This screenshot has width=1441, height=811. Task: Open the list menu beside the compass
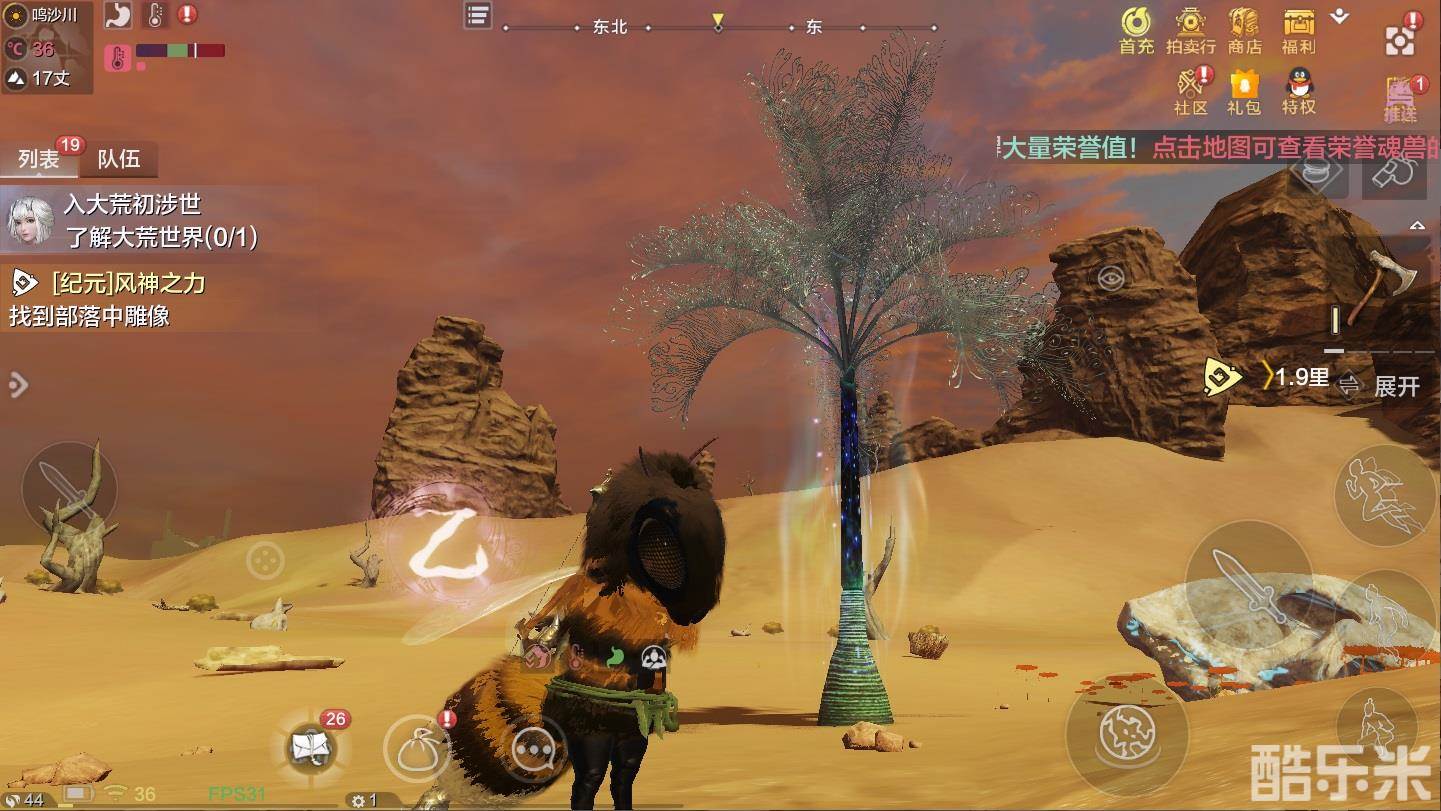pos(478,15)
